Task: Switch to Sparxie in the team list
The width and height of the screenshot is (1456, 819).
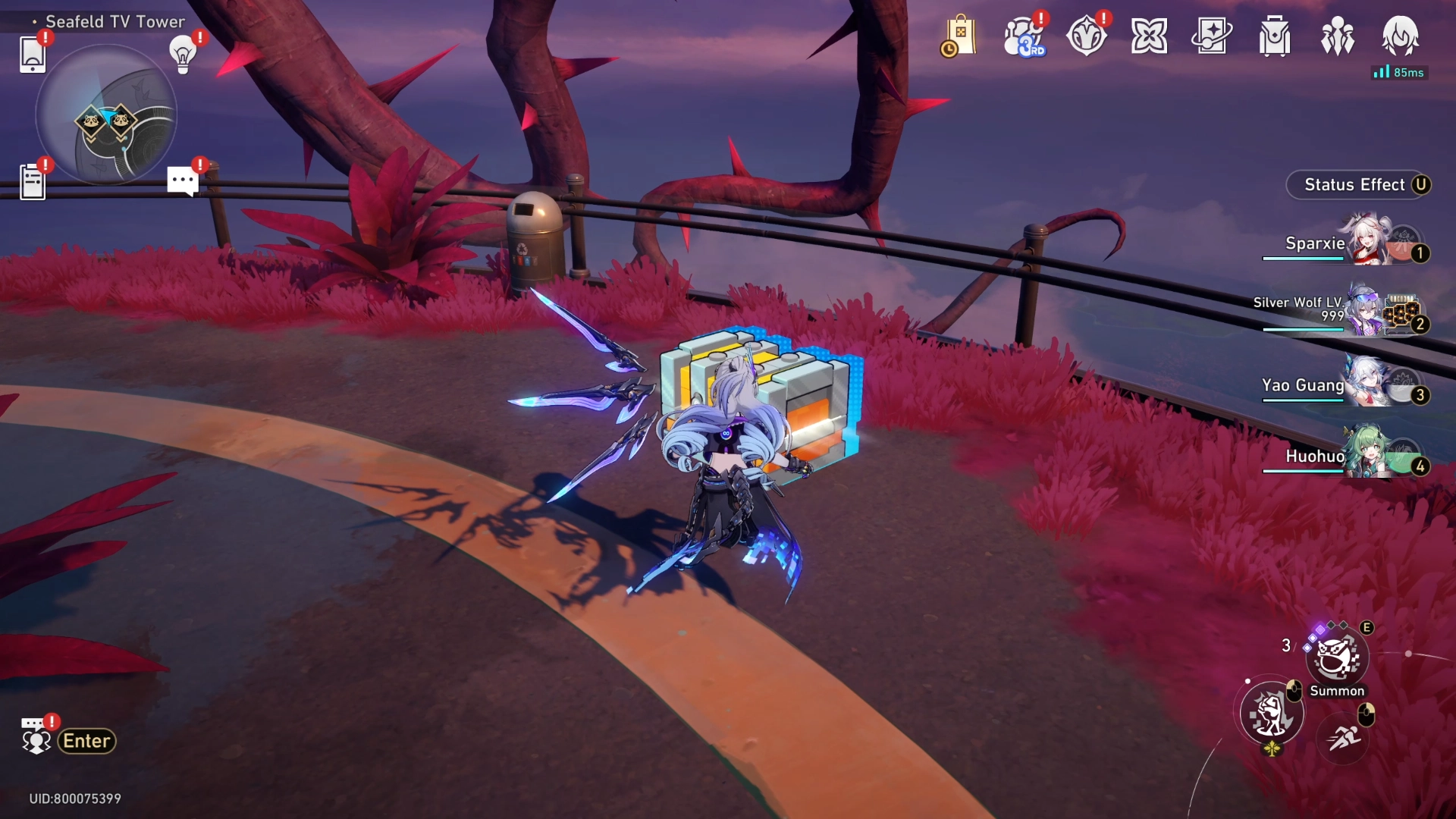Action: pyautogui.click(x=1350, y=243)
